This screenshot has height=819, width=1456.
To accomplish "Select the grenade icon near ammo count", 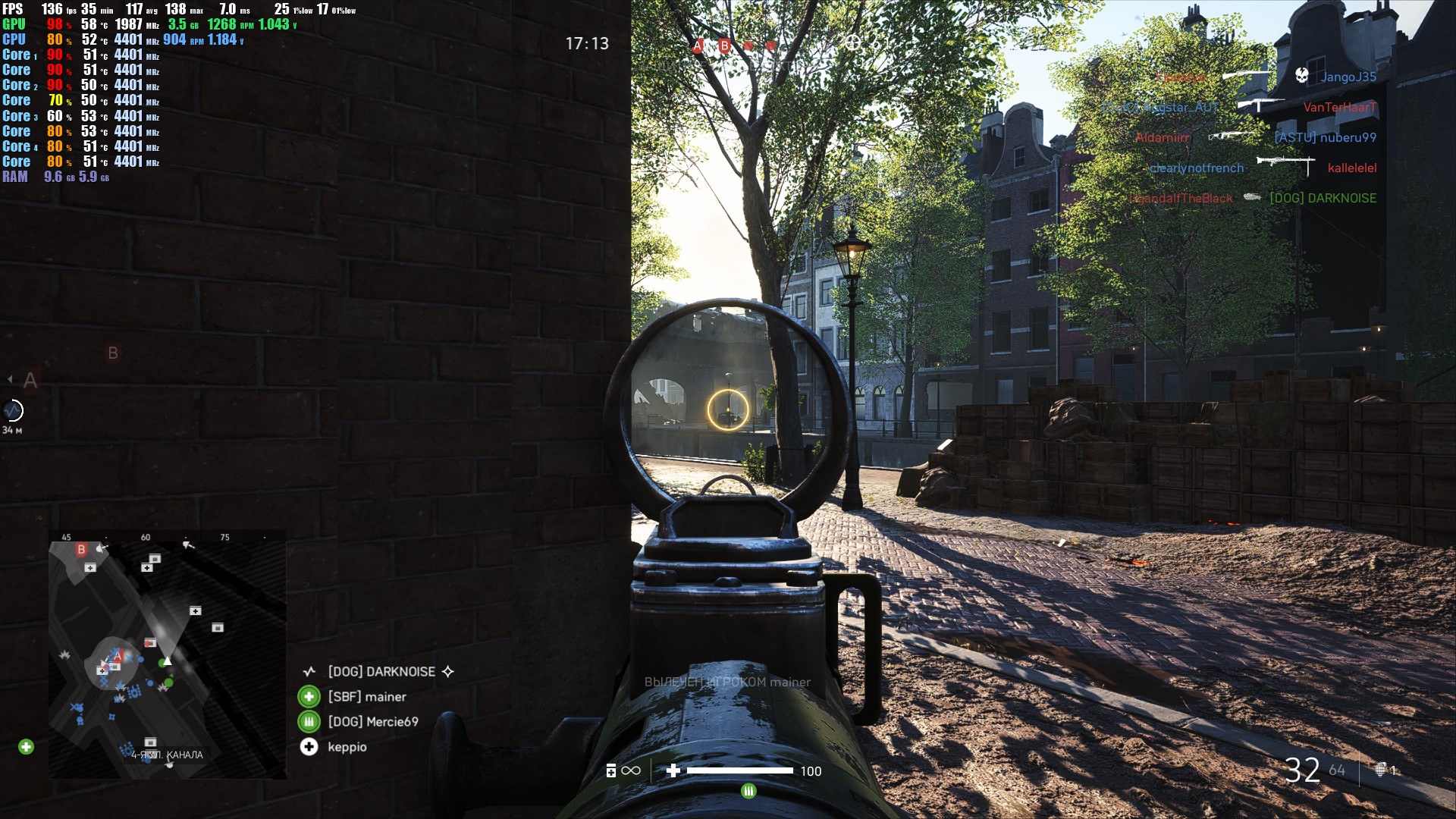I will [x=1381, y=770].
